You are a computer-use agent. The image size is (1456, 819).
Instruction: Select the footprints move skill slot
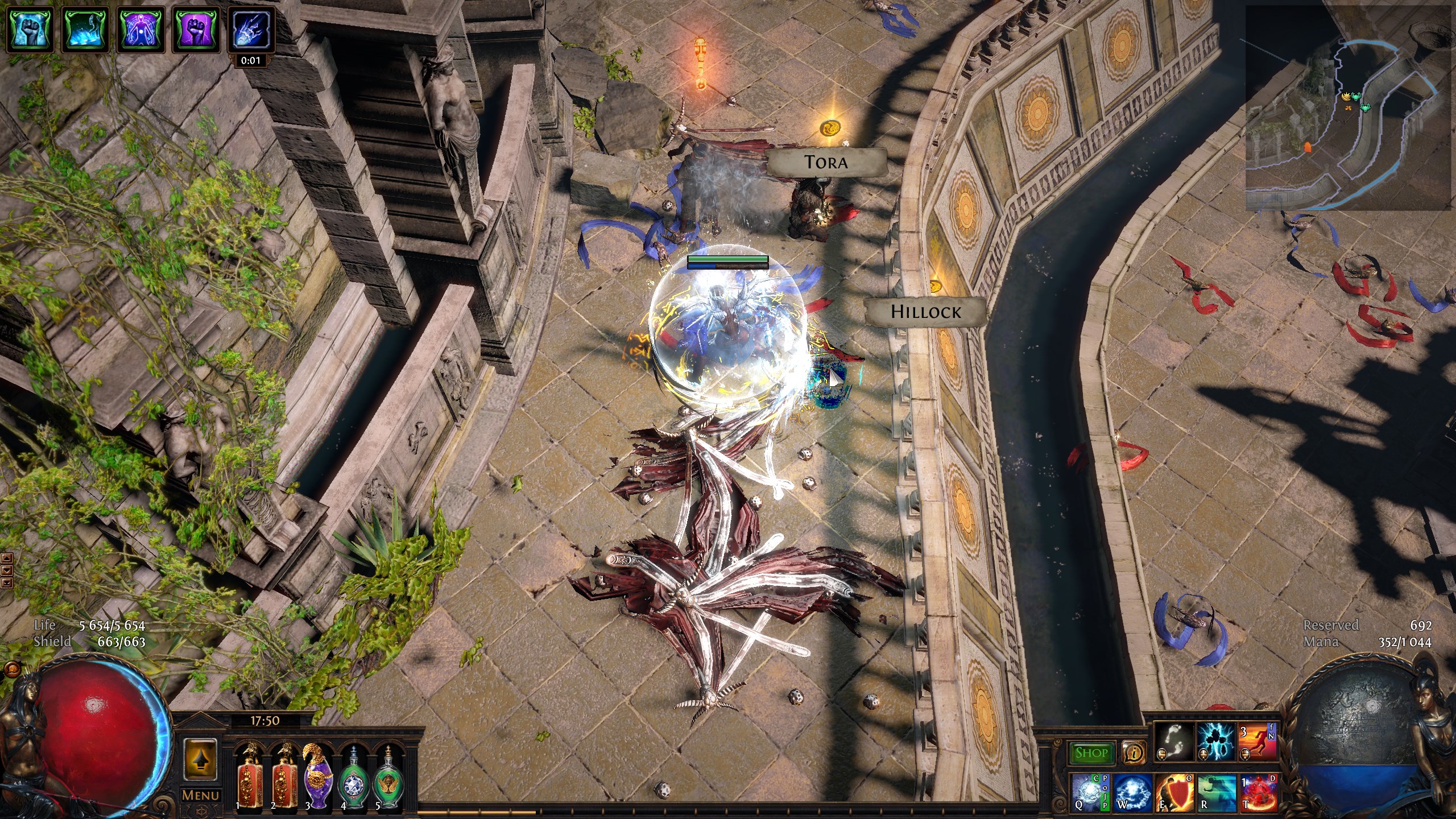[x=1173, y=740]
